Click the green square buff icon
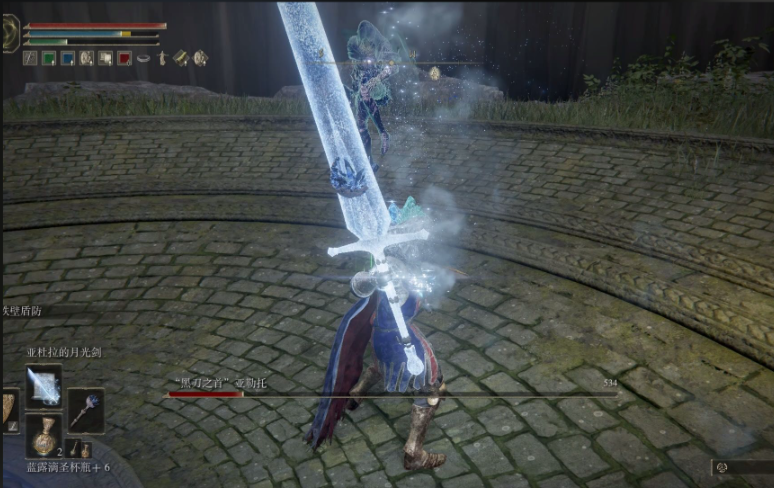 [48, 58]
